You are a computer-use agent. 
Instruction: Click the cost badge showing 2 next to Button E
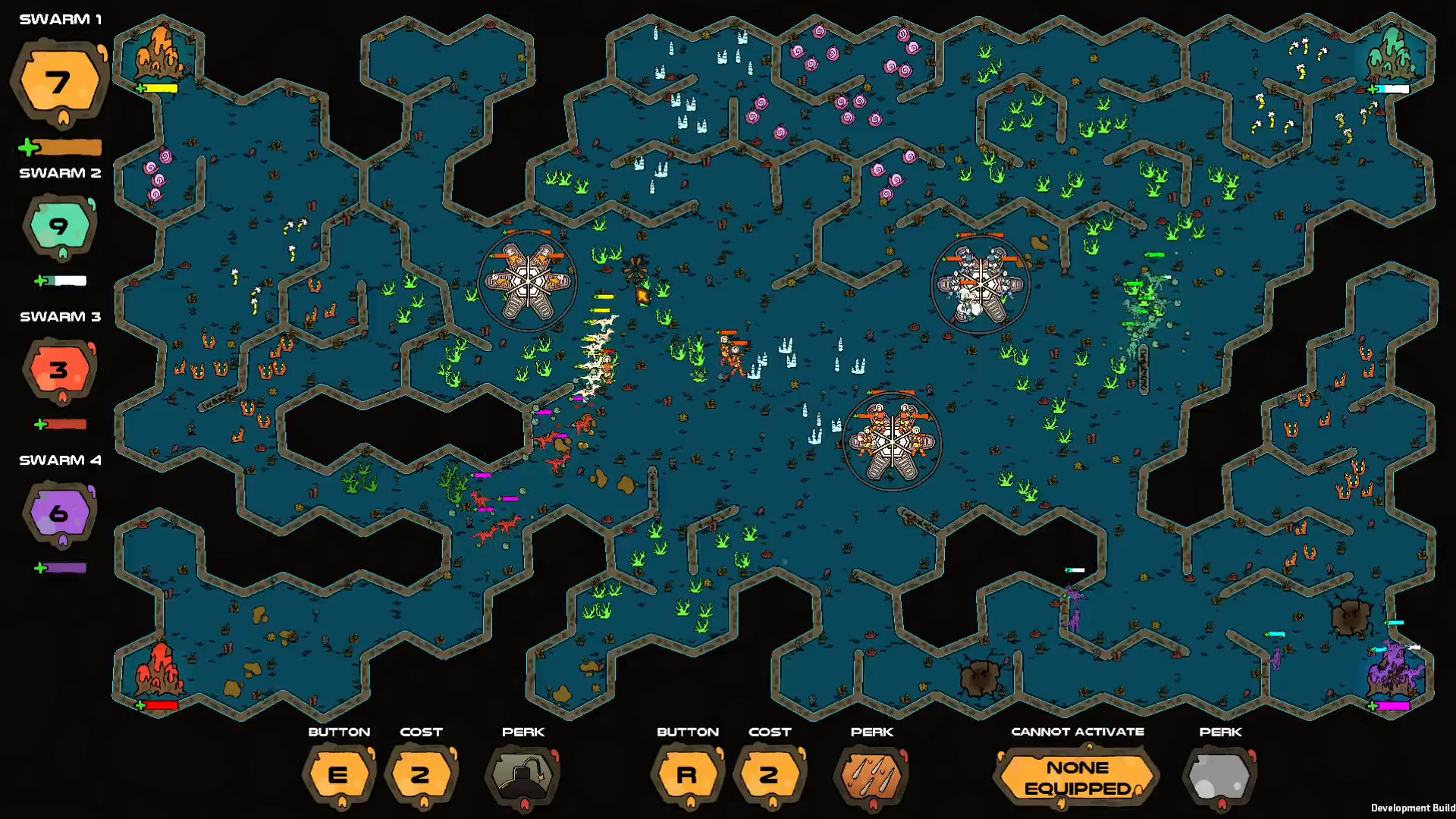422,776
